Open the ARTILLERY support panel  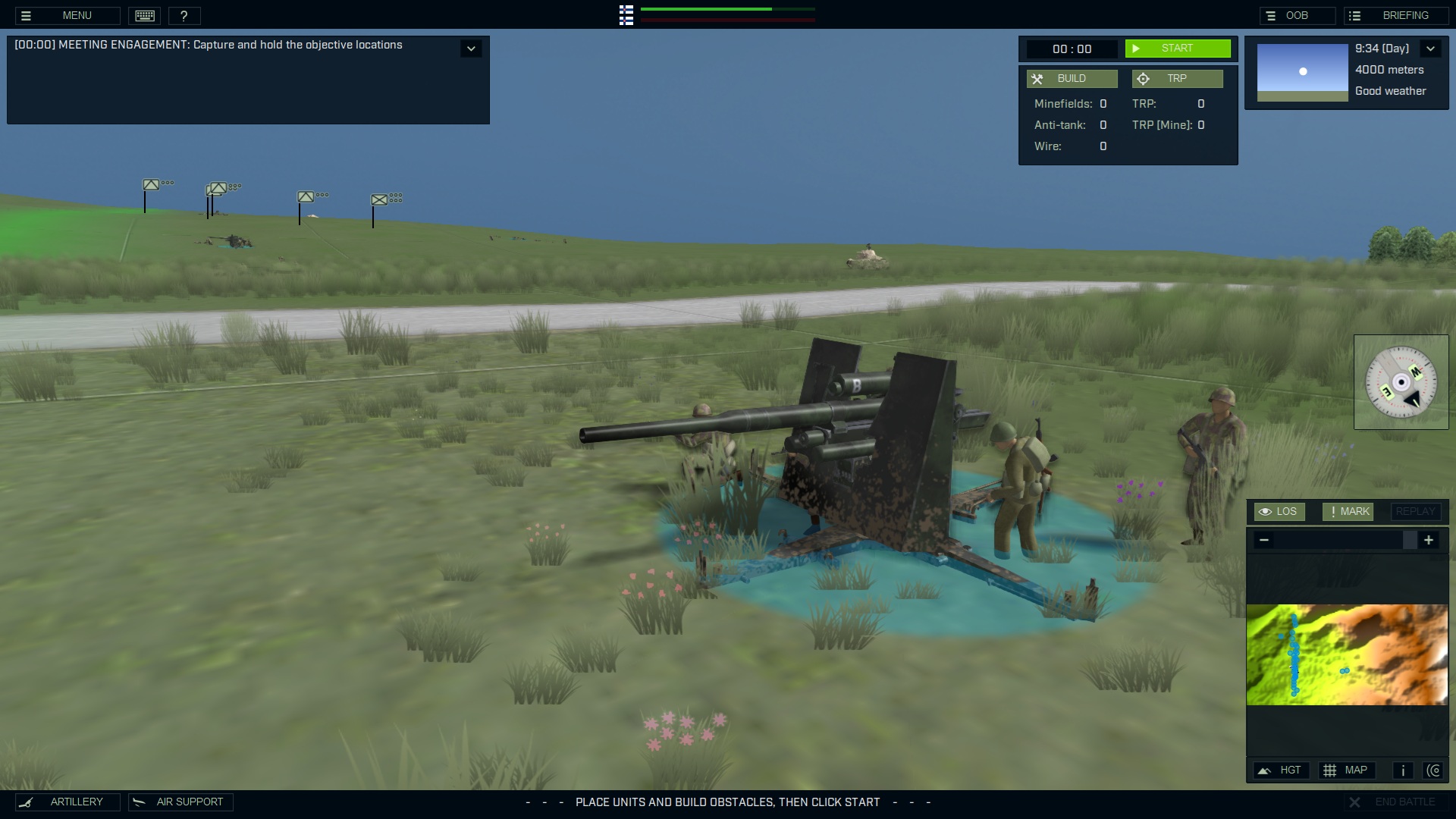click(x=67, y=802)
